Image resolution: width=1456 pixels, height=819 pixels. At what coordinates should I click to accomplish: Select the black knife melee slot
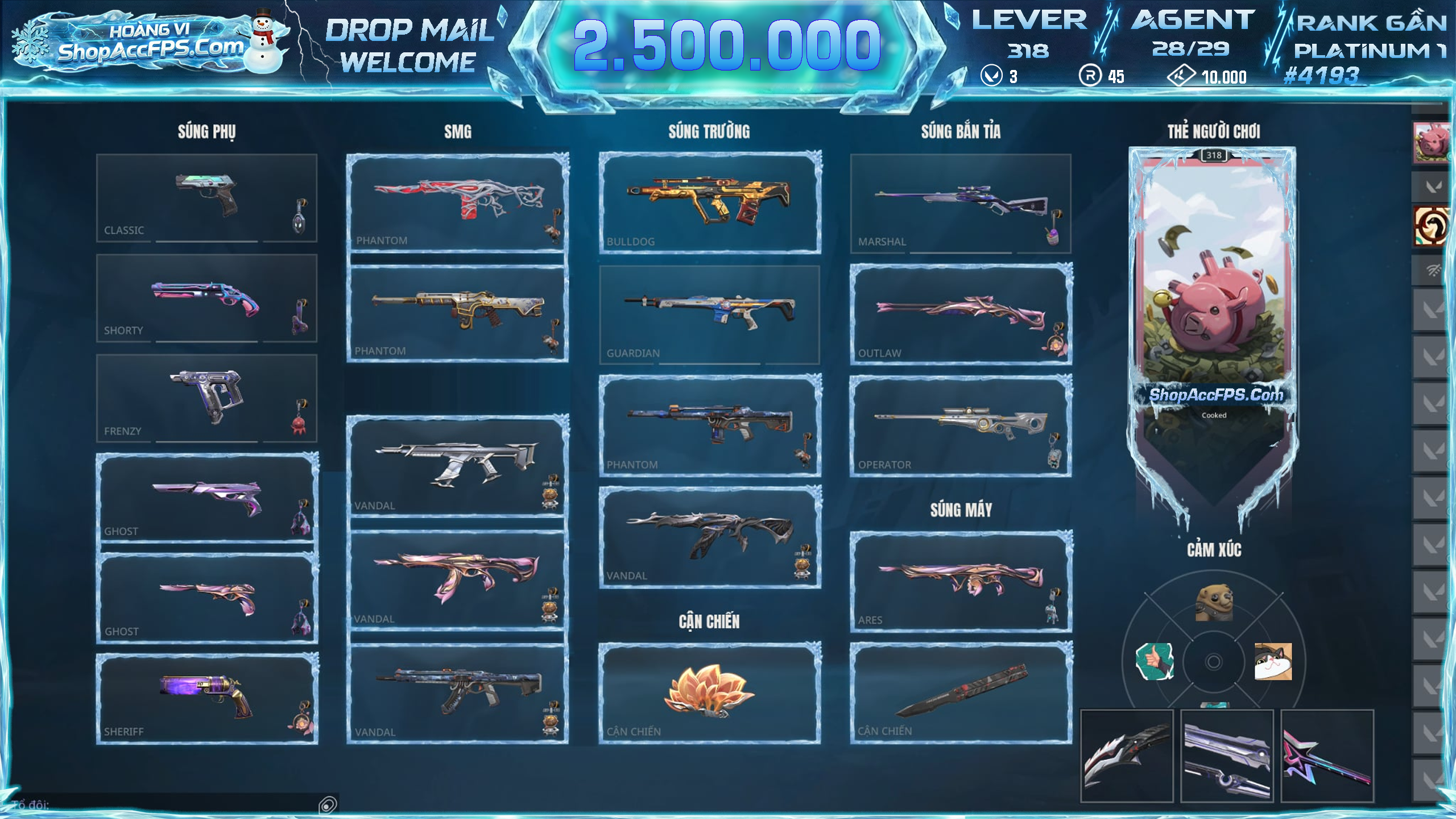point(961,692)
